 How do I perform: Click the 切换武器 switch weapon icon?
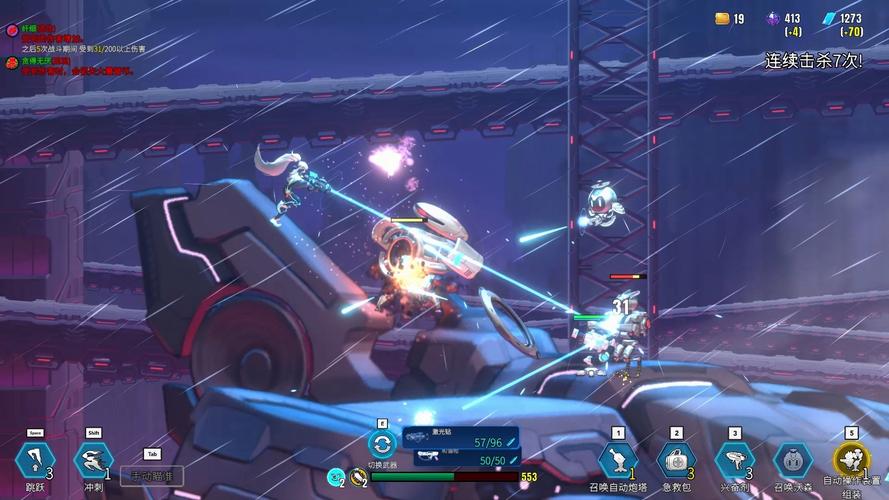click(381, 444)
